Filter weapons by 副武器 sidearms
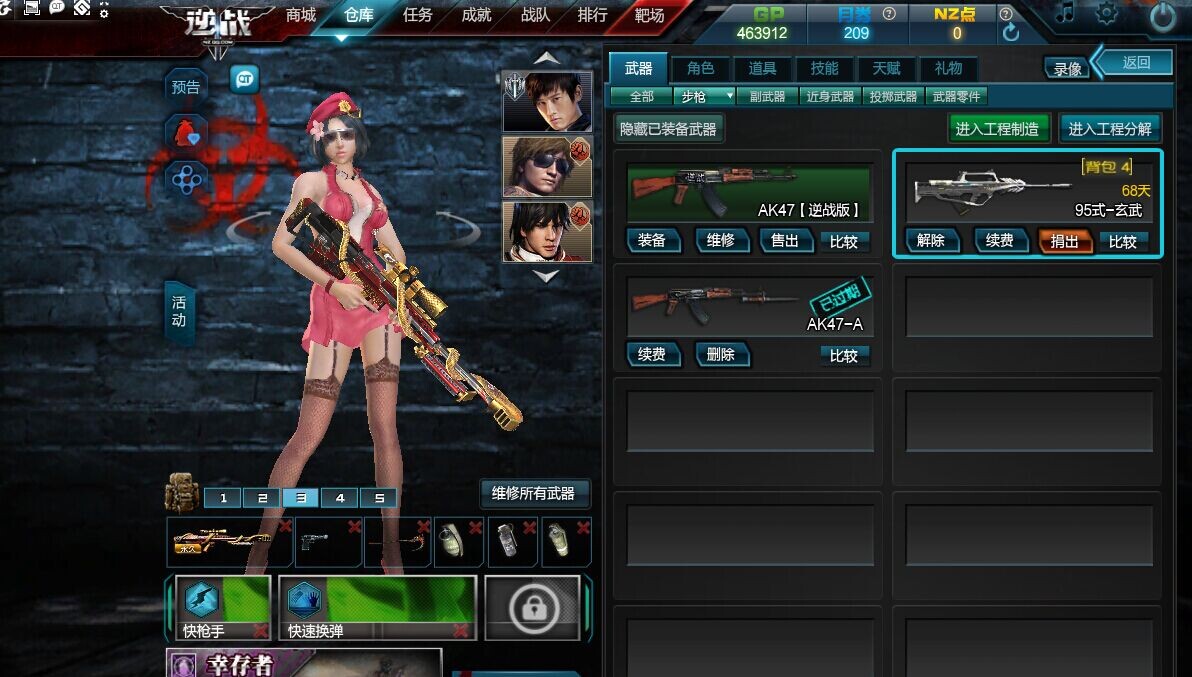The image size is (1192, 677). tap(768, 97)
